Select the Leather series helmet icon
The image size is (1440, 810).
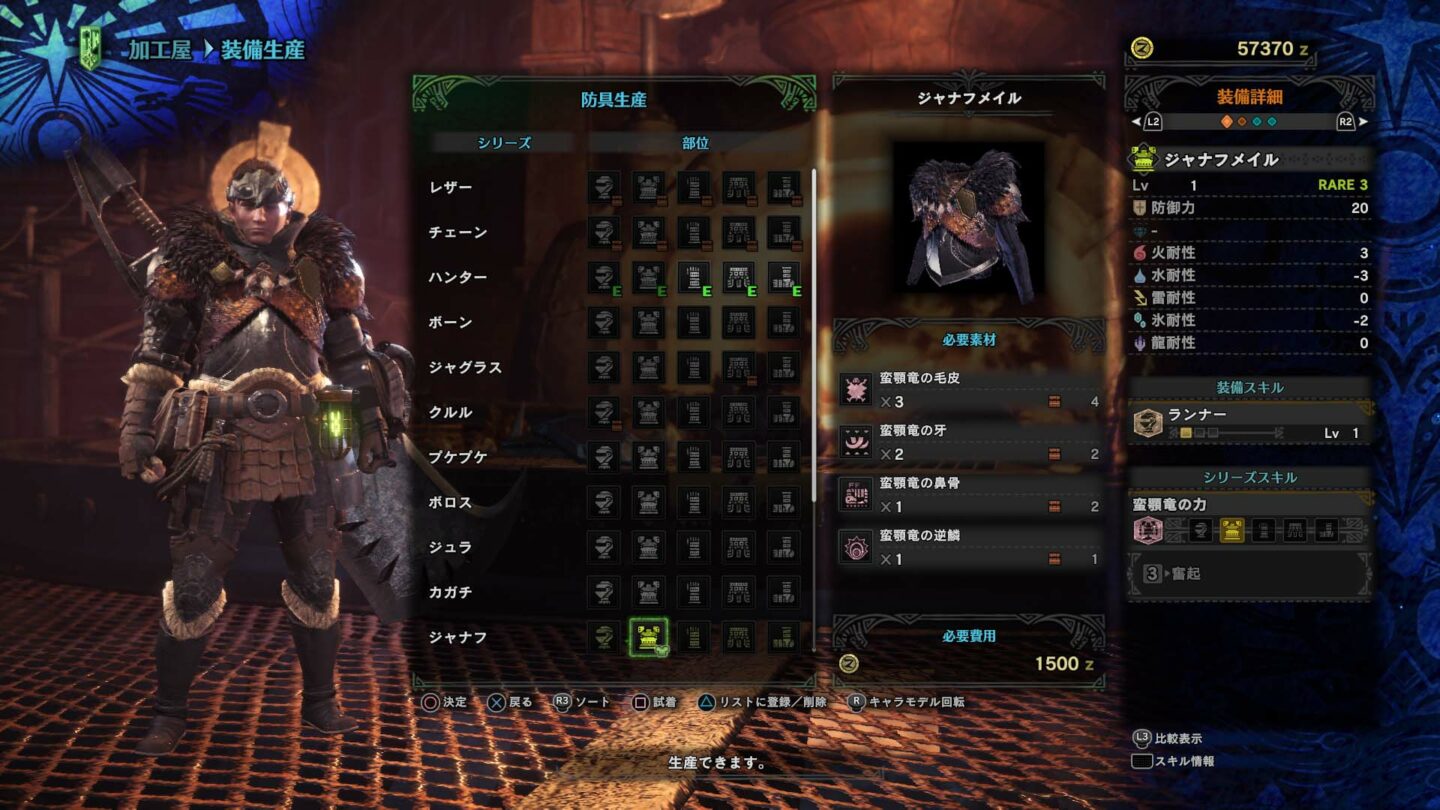[x=605, y=188]
